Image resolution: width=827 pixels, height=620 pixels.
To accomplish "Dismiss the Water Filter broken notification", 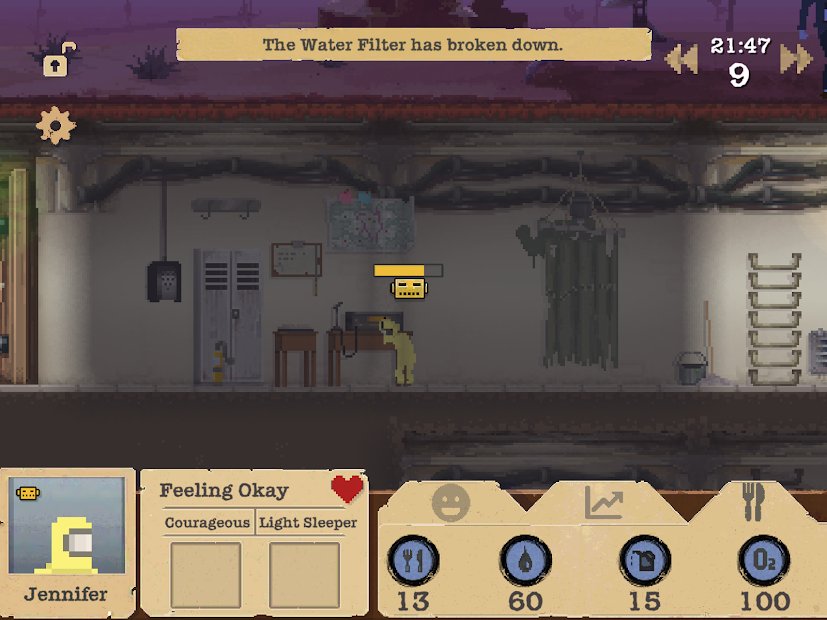I will tap(413, 45).
